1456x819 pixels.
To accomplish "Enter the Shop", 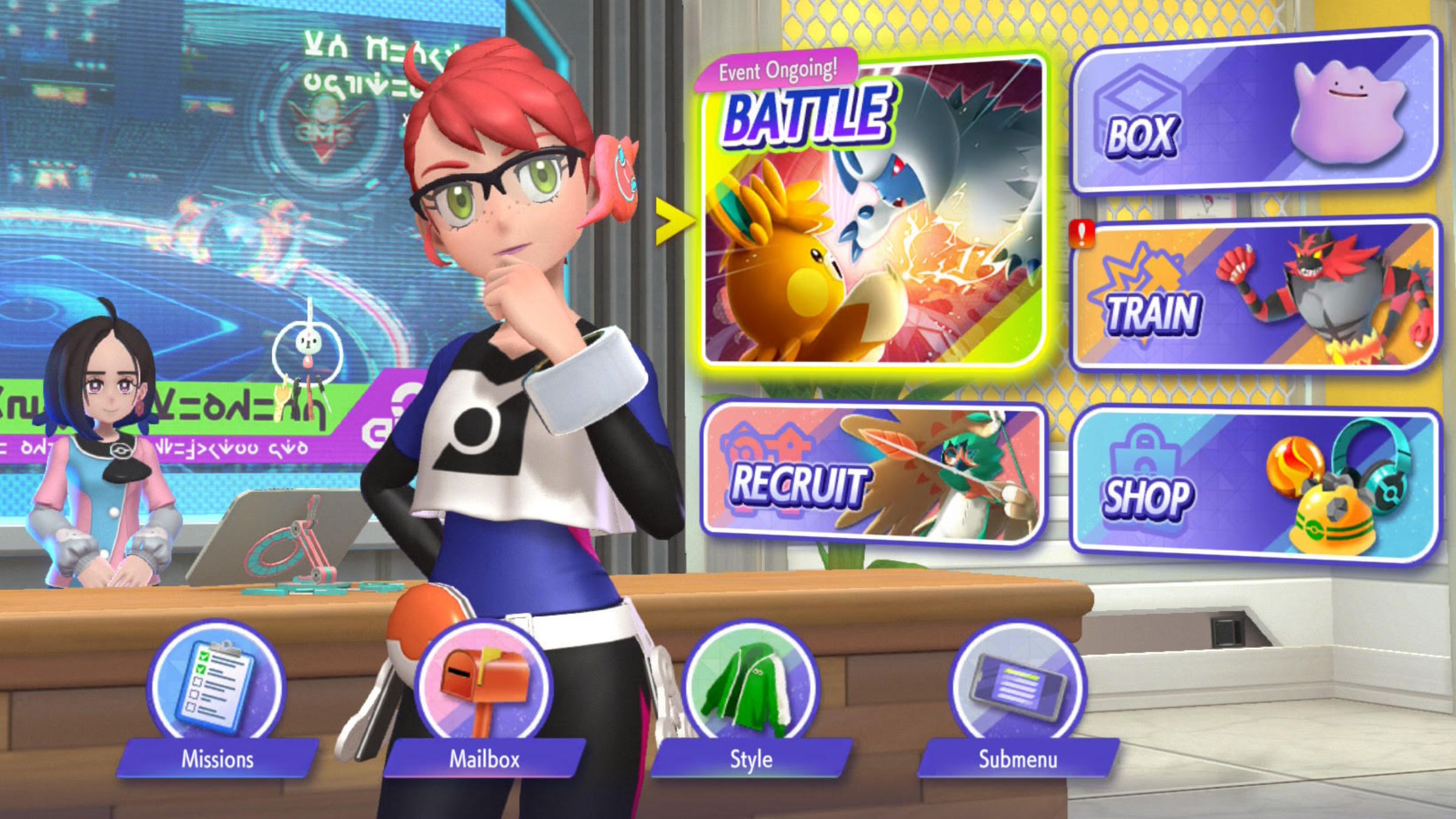I will point(1256,485).
